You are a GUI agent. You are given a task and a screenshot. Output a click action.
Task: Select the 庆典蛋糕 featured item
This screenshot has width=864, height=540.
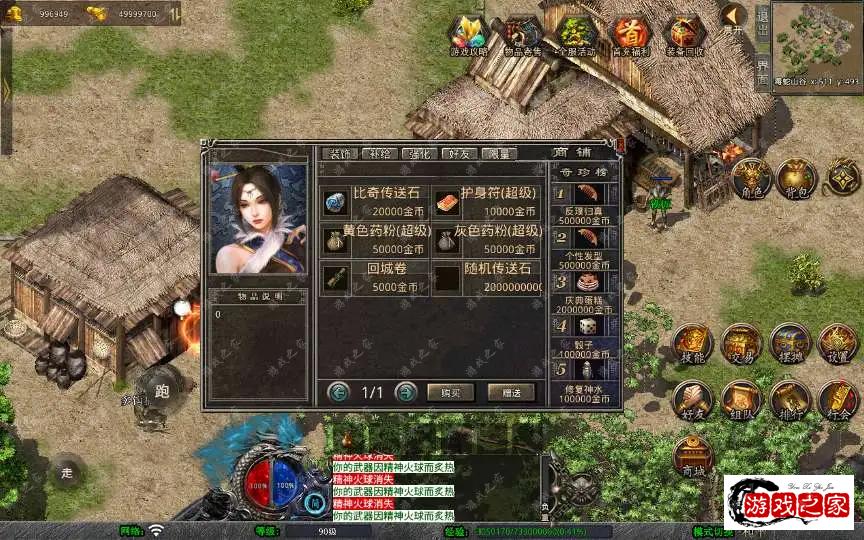[586, 283]
